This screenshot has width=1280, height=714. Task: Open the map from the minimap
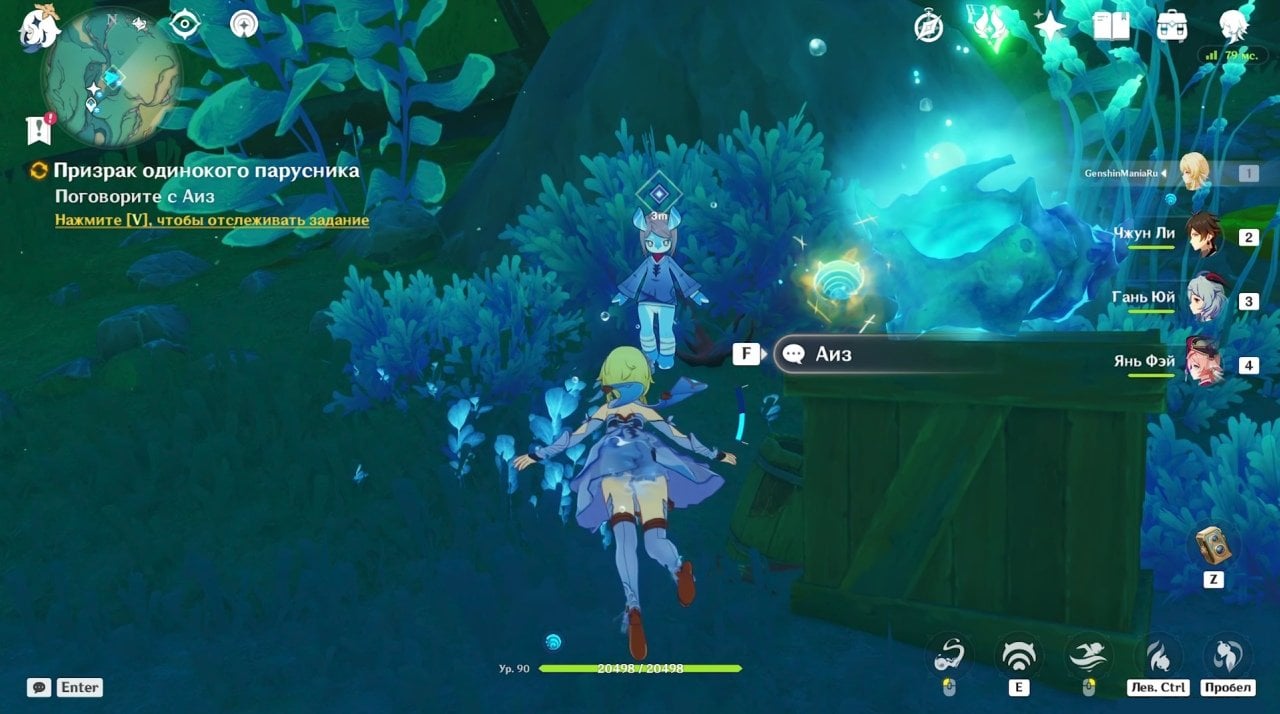click(110, 77)
